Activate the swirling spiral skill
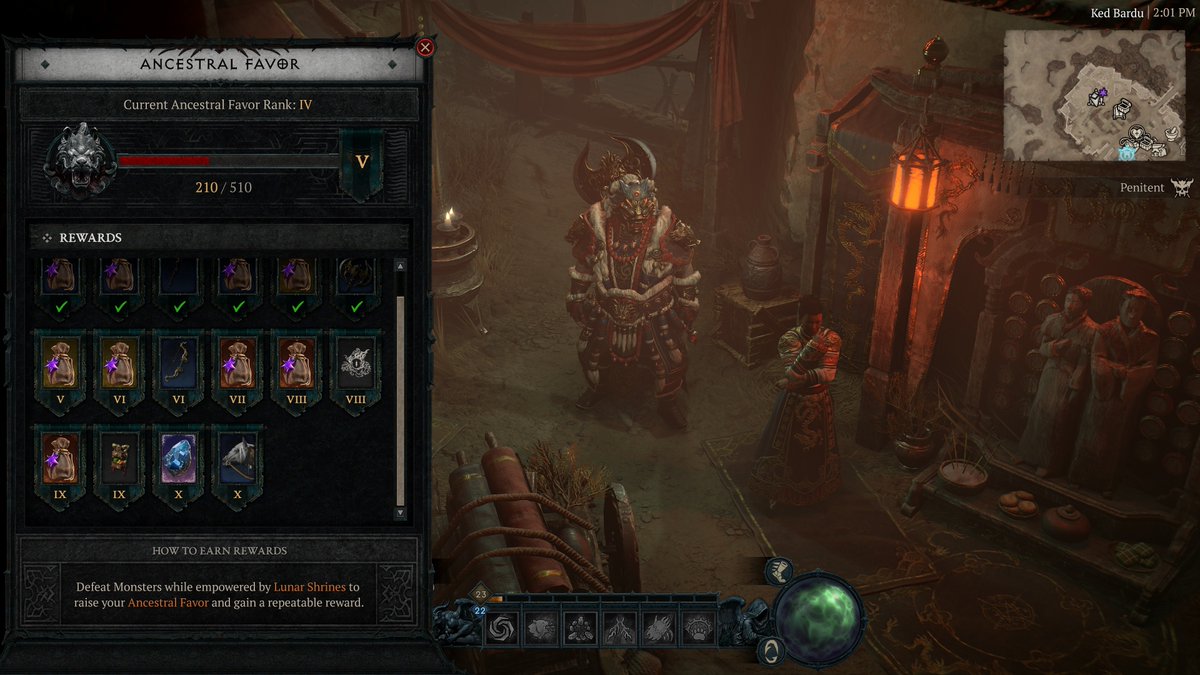The height and width of the screenshot is (675, 1200). point(501,628)
